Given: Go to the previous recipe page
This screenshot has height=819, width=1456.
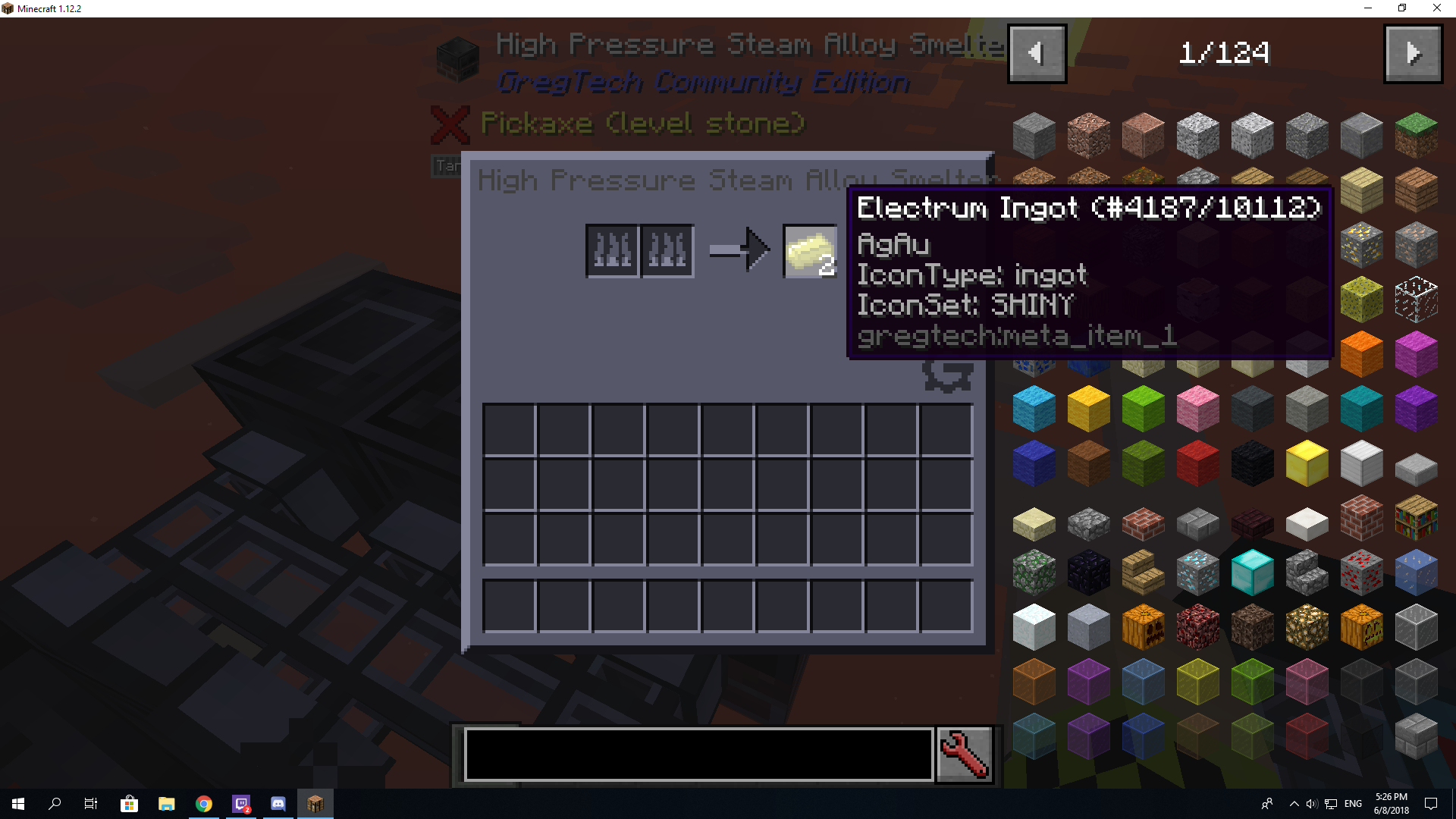Looking at the screenshot, I should tap(1037, 53).
